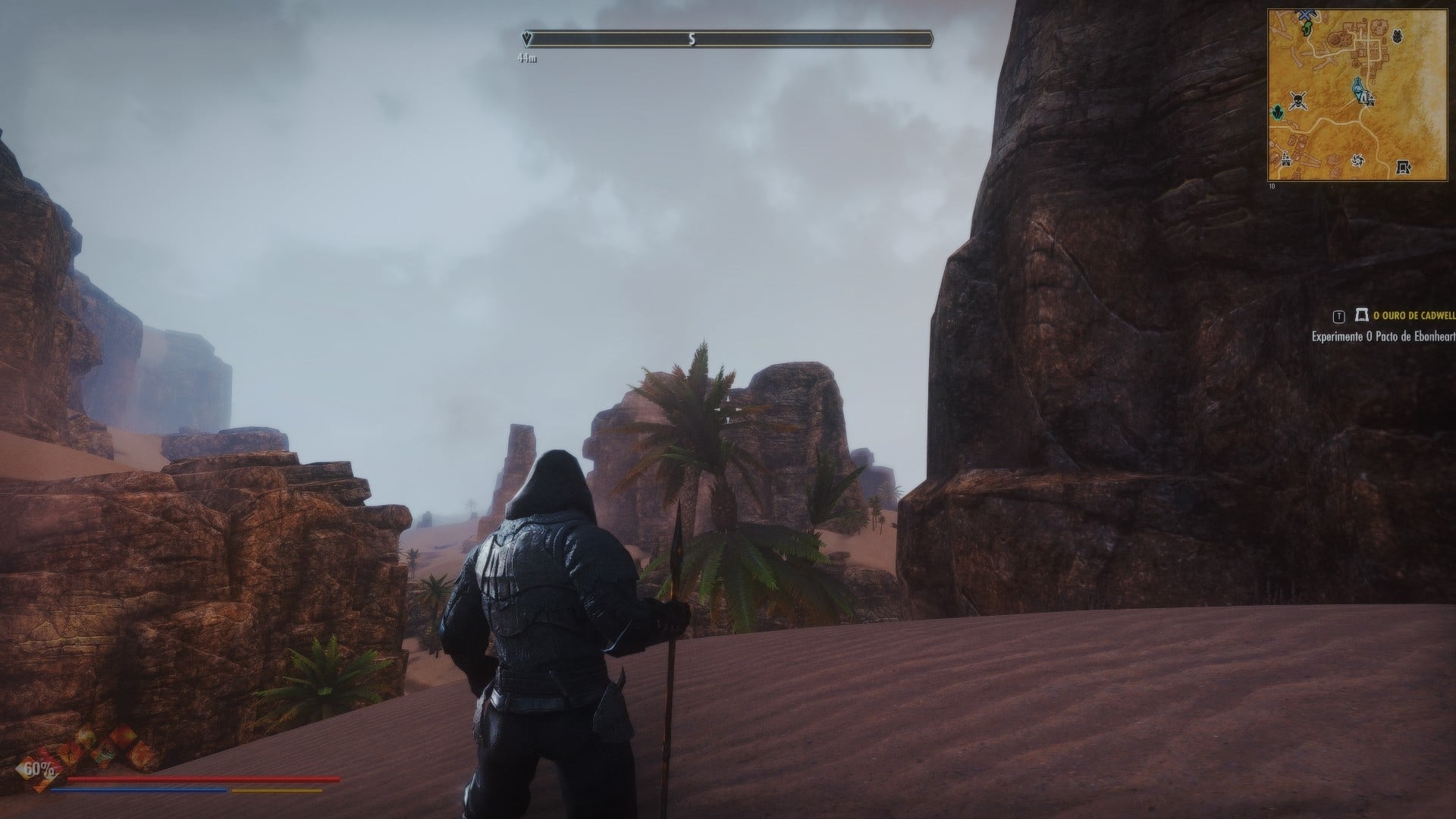Click the teal glowing marker at minimap edge

point(1278,112)
